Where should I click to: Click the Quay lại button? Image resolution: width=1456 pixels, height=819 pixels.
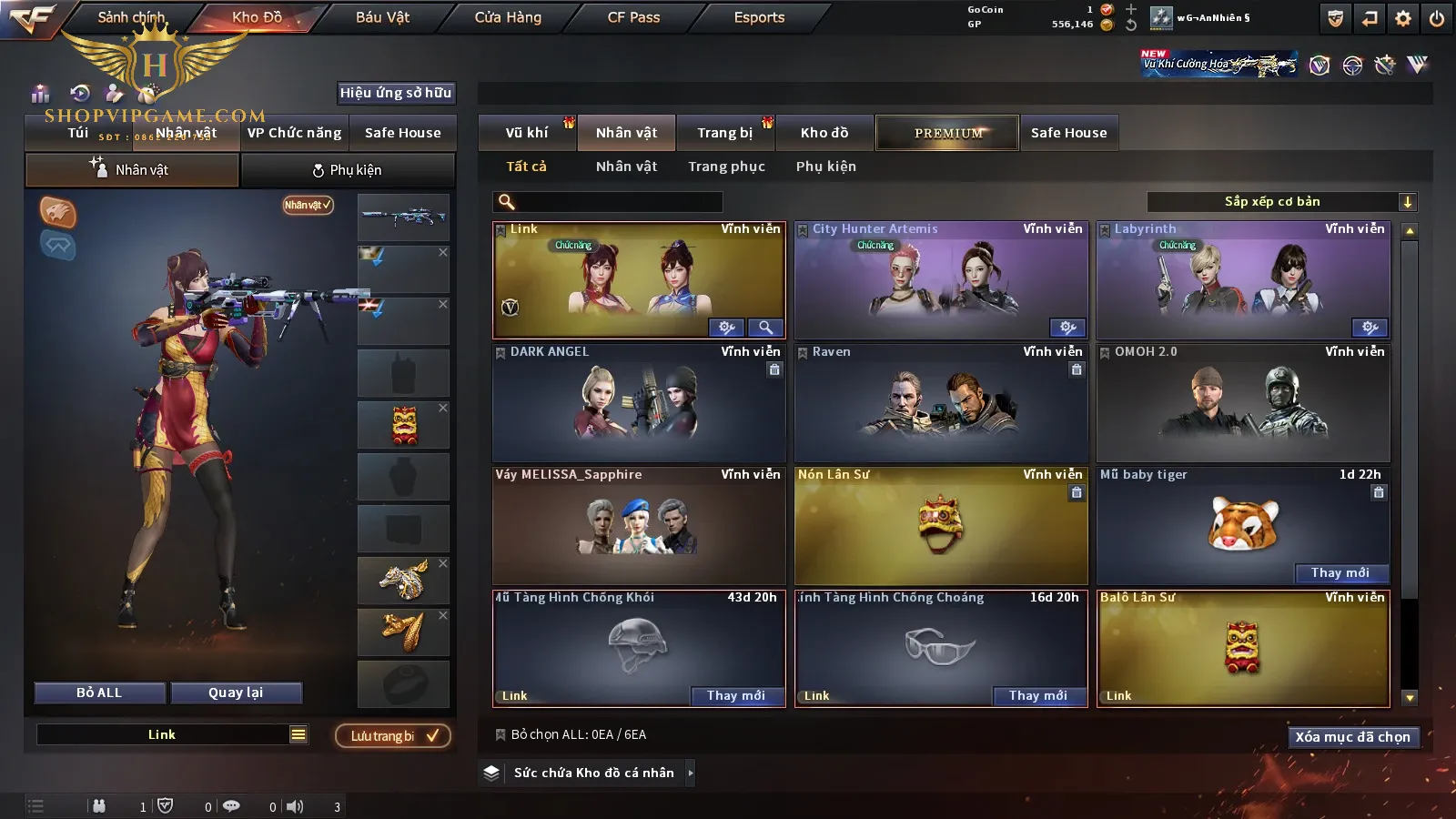click(x=236, y=693)
